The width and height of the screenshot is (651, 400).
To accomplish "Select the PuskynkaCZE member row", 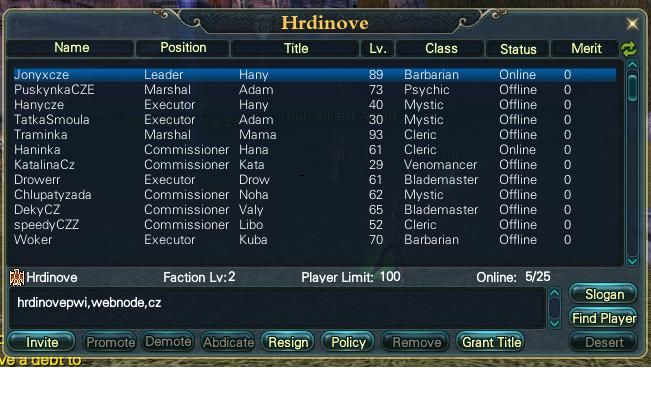I will [54, 90].
